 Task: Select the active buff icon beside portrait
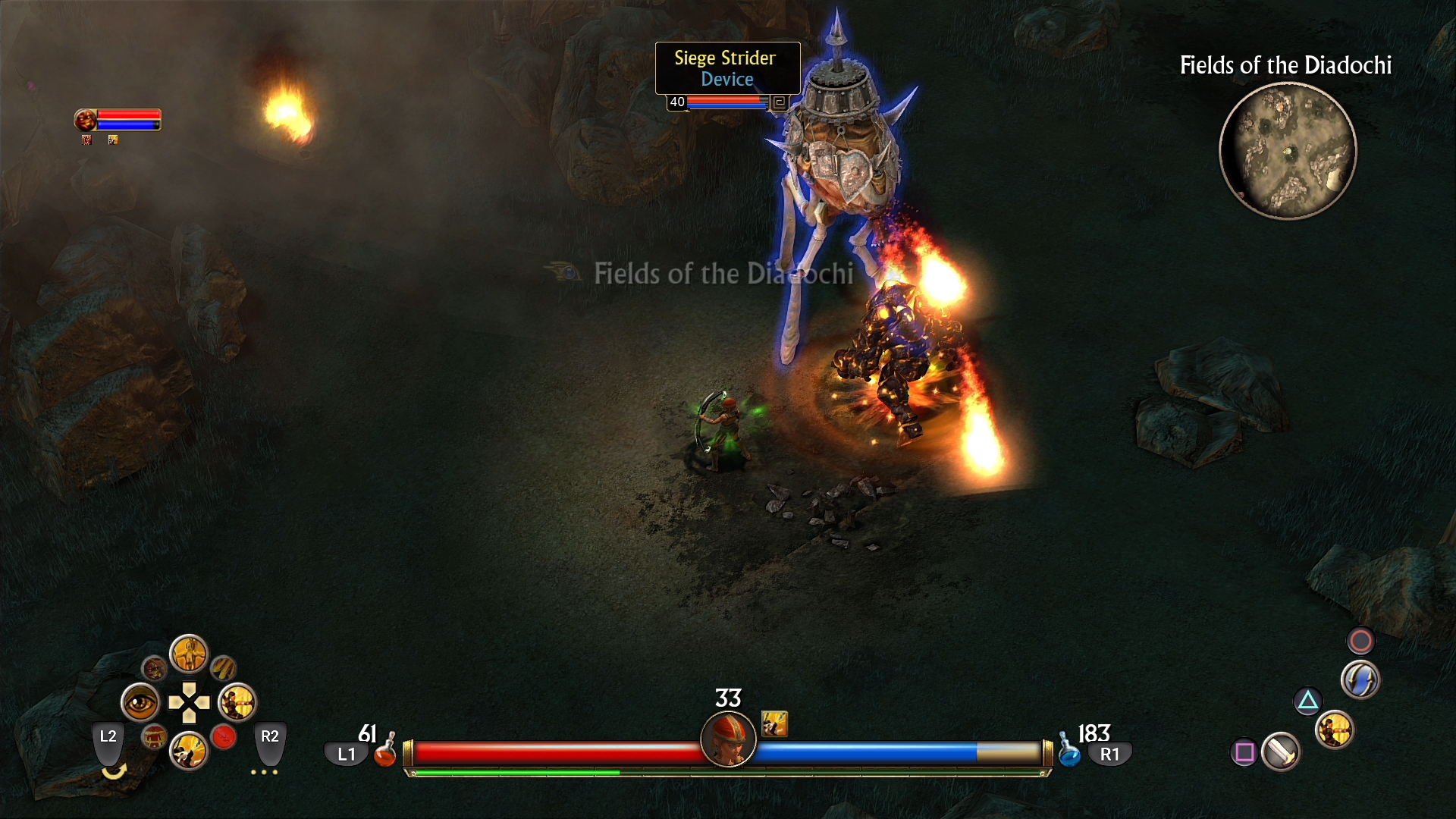(774, 724)
